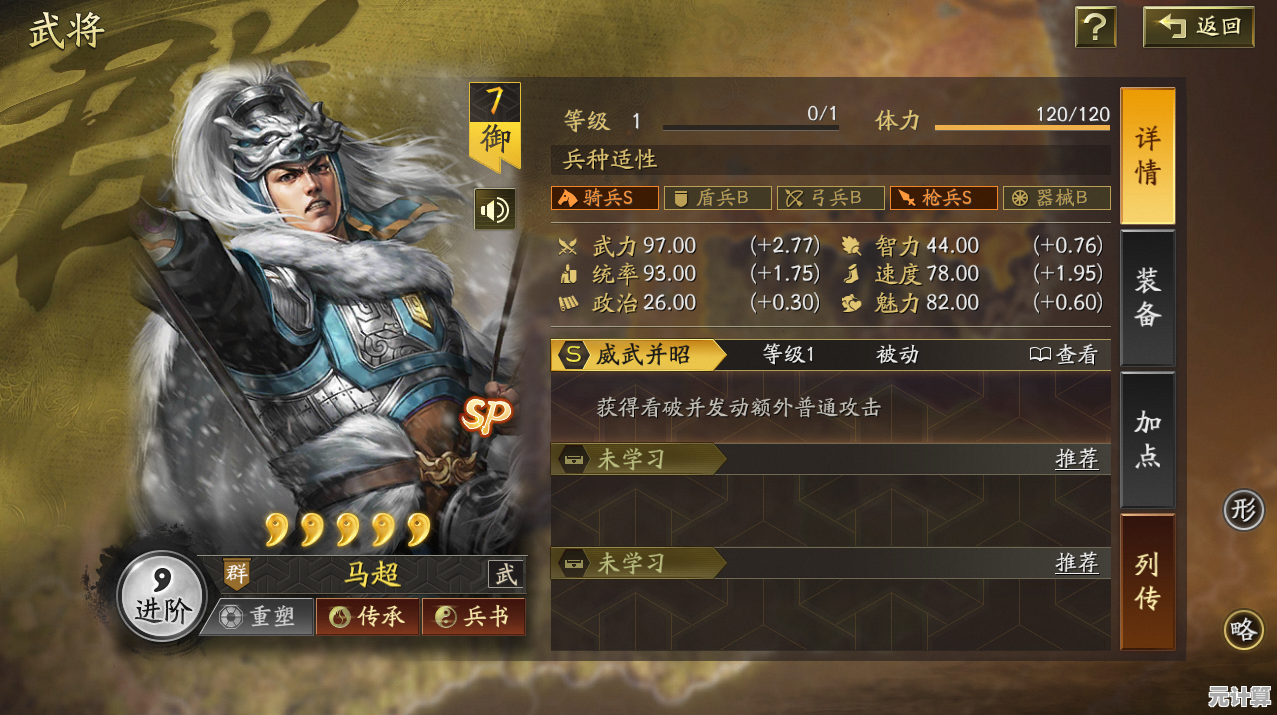Select the 骑兵S cavalry aptitude tag
1277x715 pixels.
click(x=605, y=198)
